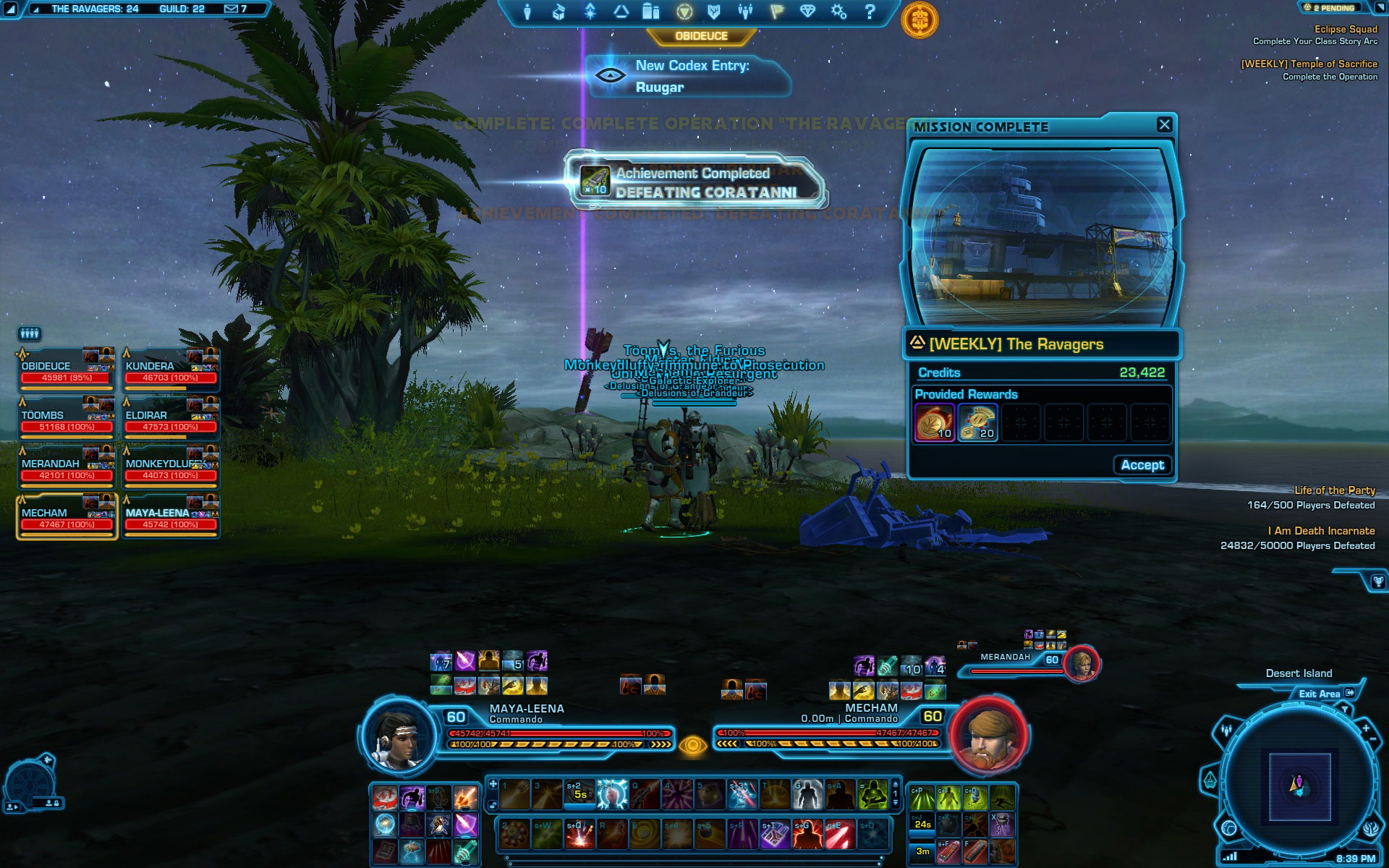Accept the weekly Ravagers mission rewards
Image resolution: width=1389 pixels, height=868 pixels.
click(1142, 465)
